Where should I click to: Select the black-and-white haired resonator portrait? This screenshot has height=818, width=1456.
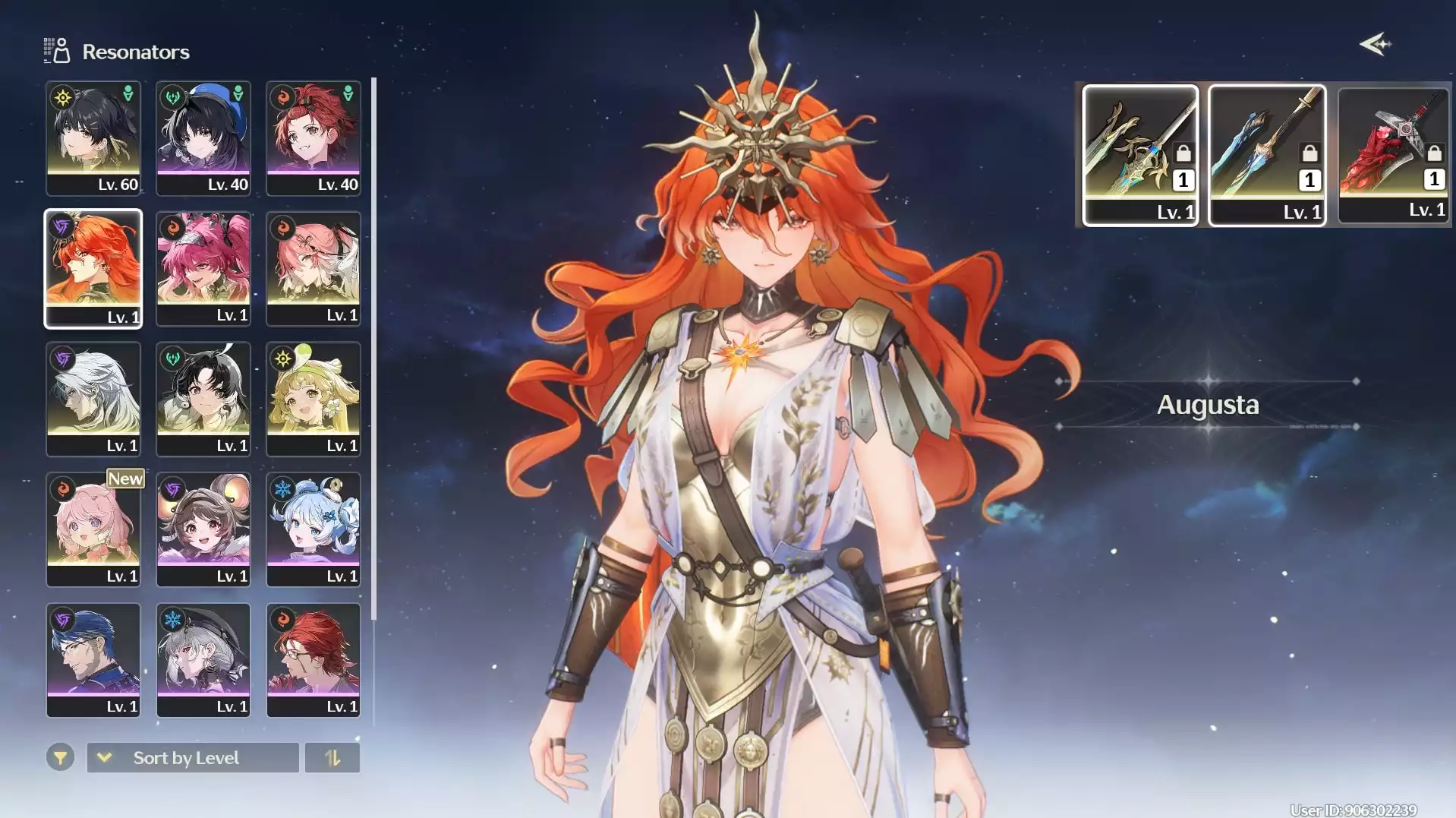[203, 400]
